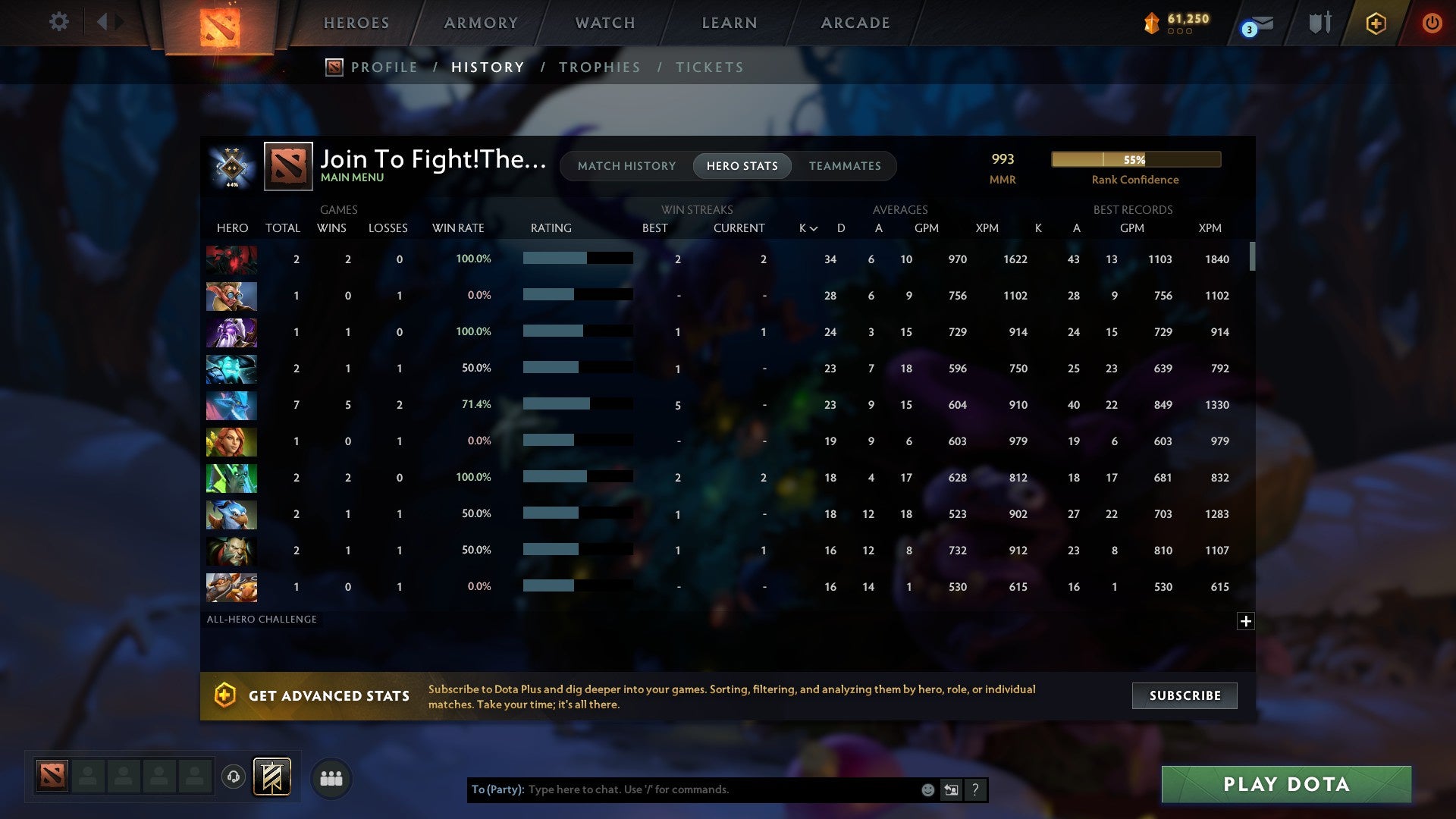Open the friends list icon bottom right

(331, 777)
